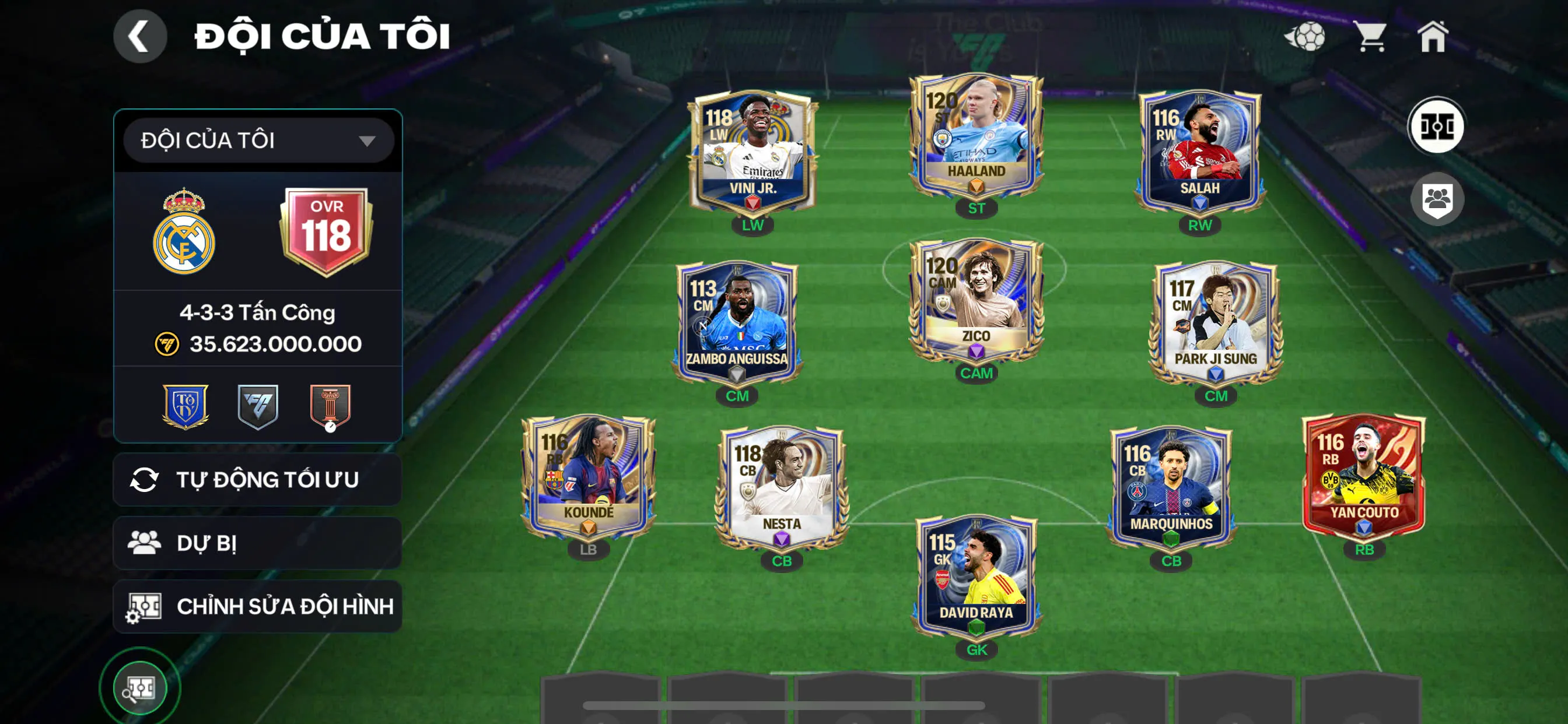
Task: Return to the home screen
Action: (x=1432, y=37)
